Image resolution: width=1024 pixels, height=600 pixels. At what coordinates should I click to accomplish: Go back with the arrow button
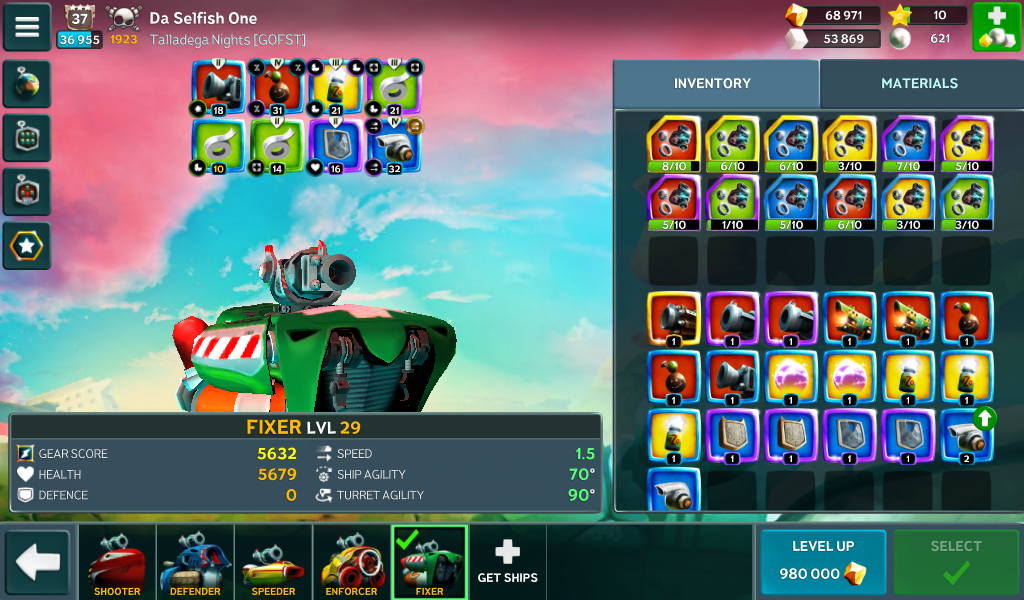point(38,562)
